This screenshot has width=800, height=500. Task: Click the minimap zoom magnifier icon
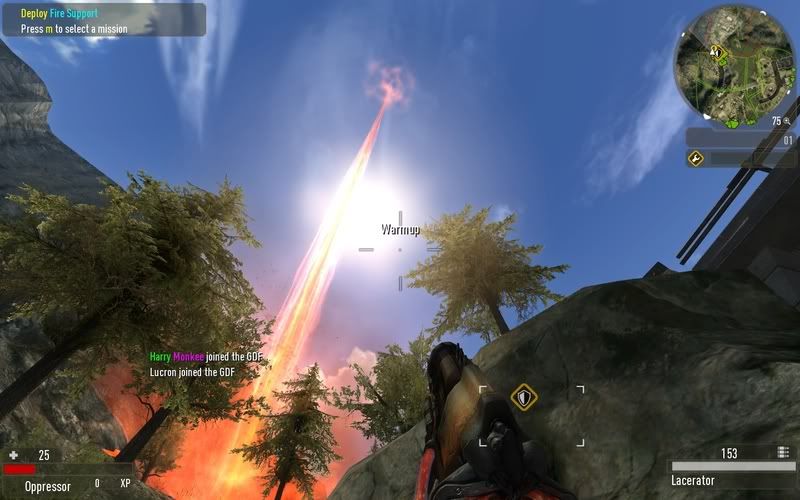[x=788, y=121]
